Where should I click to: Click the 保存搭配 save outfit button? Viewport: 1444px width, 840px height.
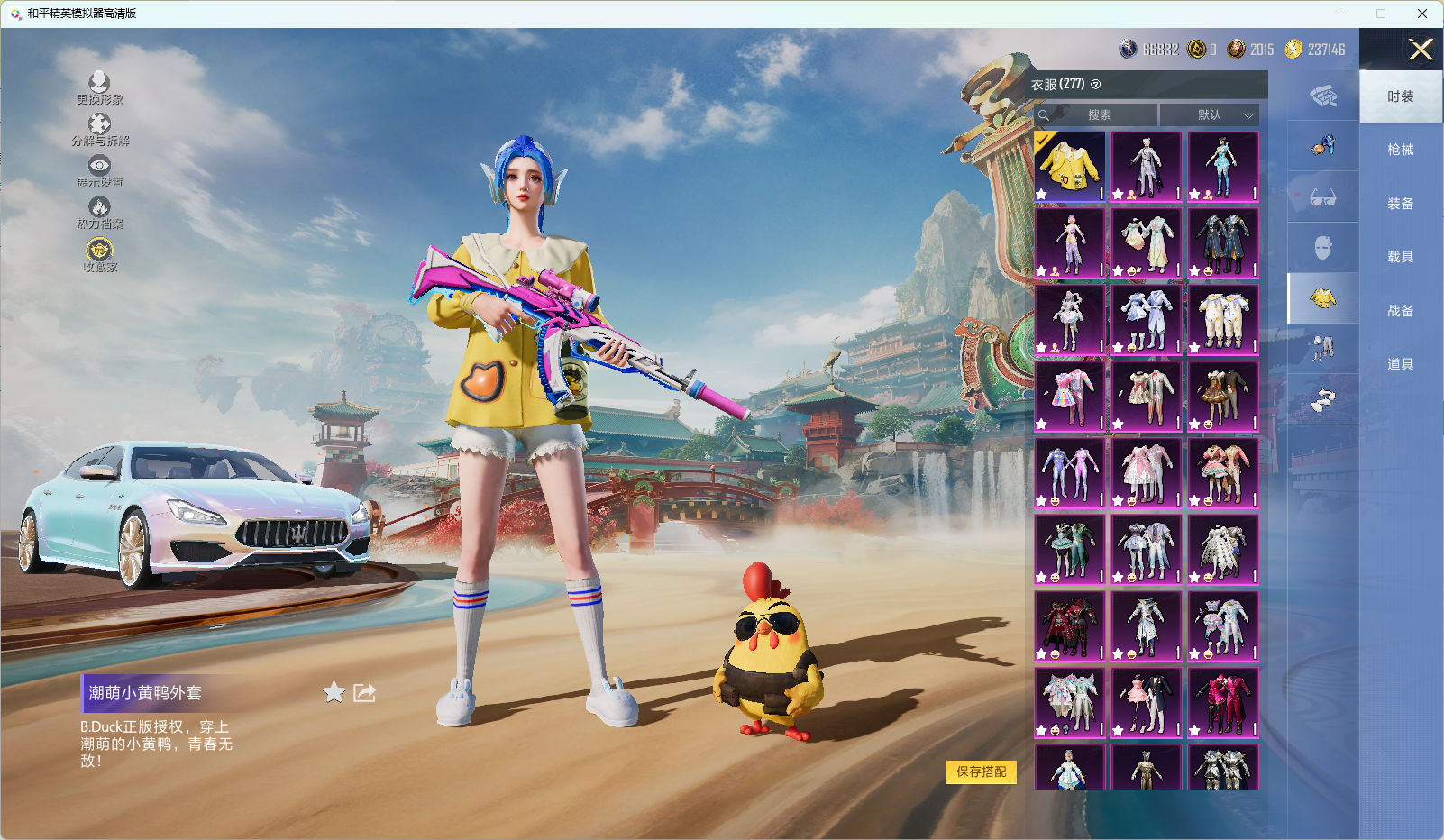tap(981, 772)
